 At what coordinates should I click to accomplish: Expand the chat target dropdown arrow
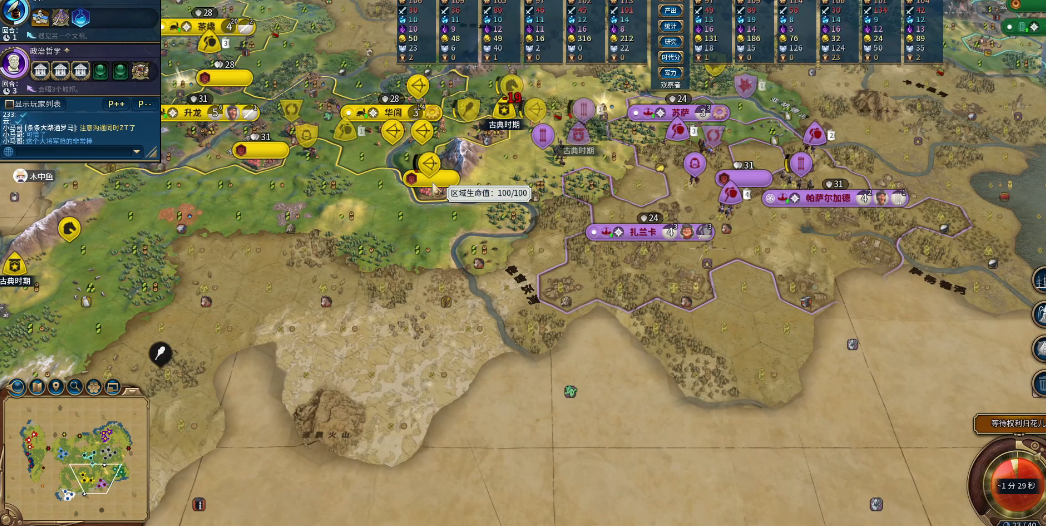click(138, 151)
